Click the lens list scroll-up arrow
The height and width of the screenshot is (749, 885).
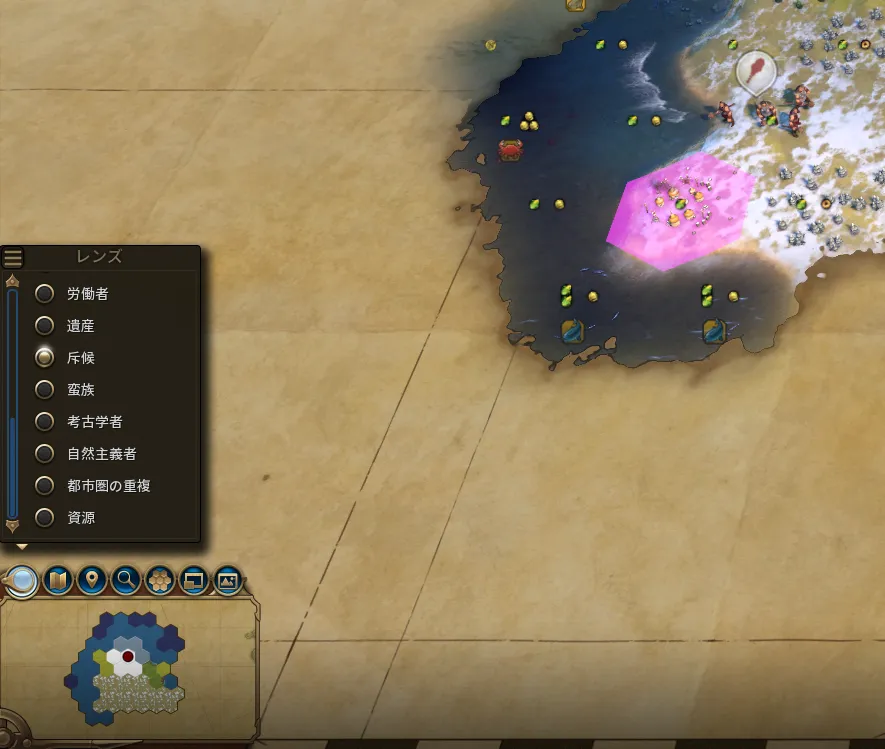click(x=13, y=282)
